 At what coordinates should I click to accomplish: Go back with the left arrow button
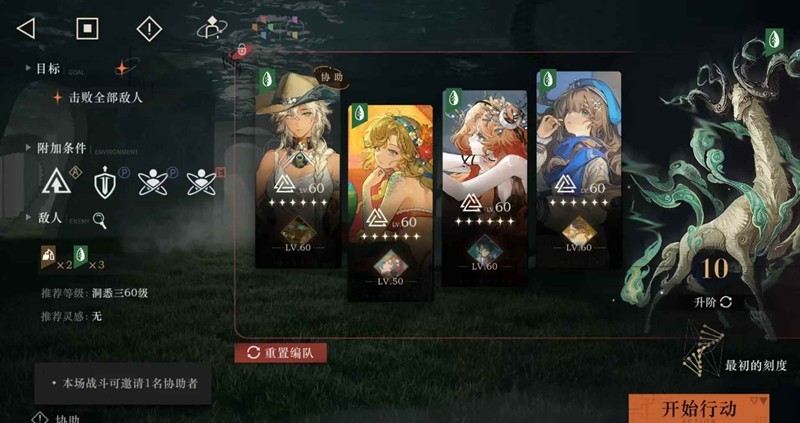[26, 28]
